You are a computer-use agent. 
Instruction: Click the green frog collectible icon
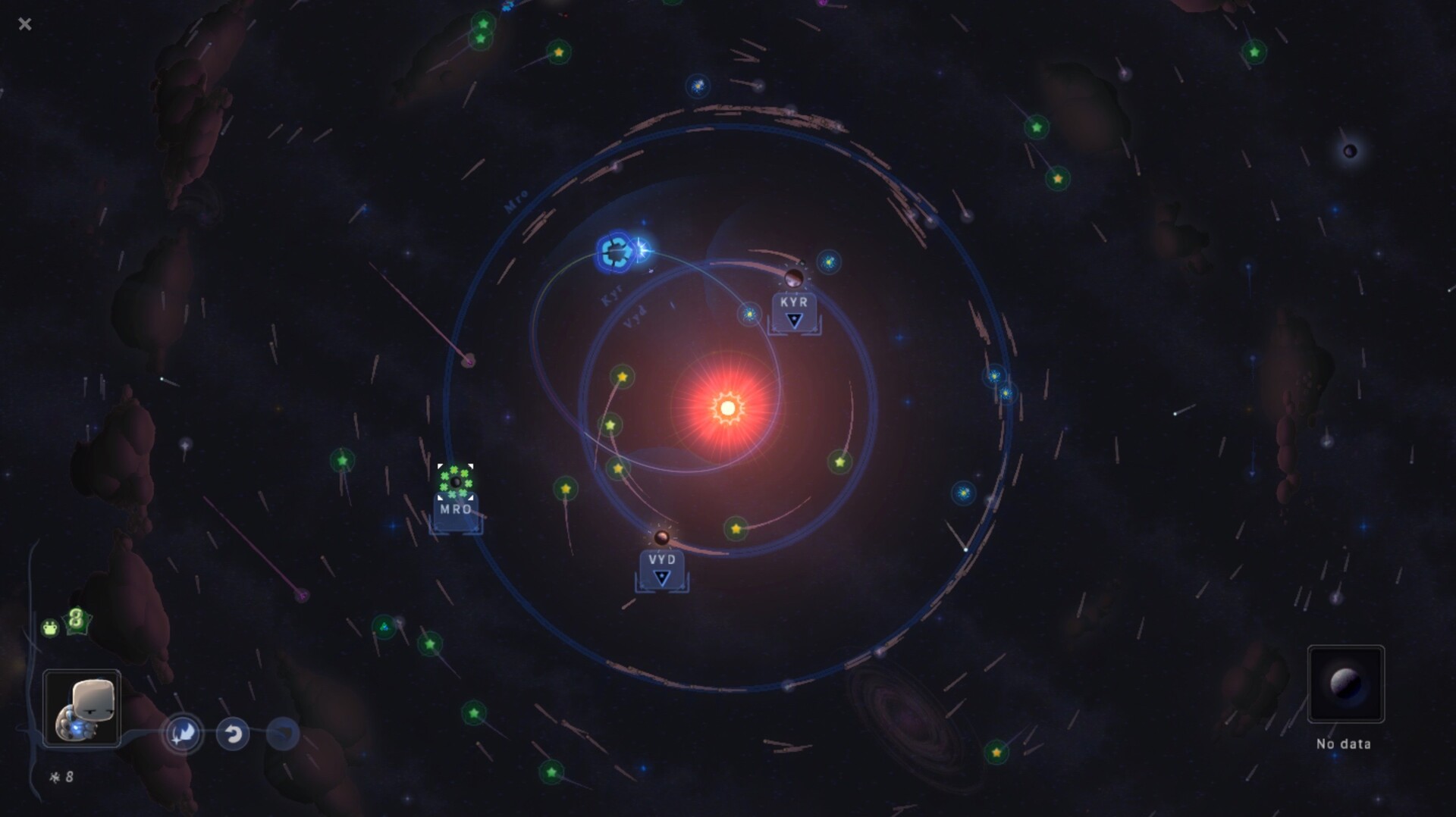[49, 627]
